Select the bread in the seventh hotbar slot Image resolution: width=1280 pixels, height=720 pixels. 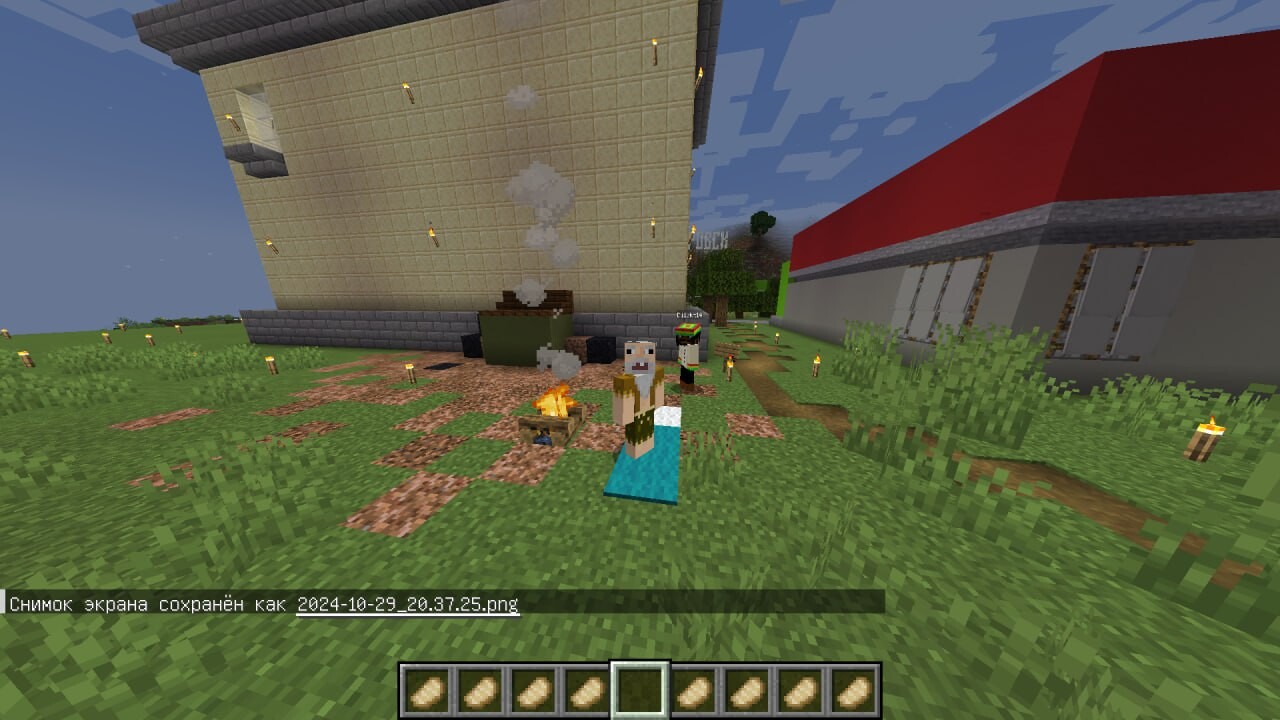tap(748, 690)
